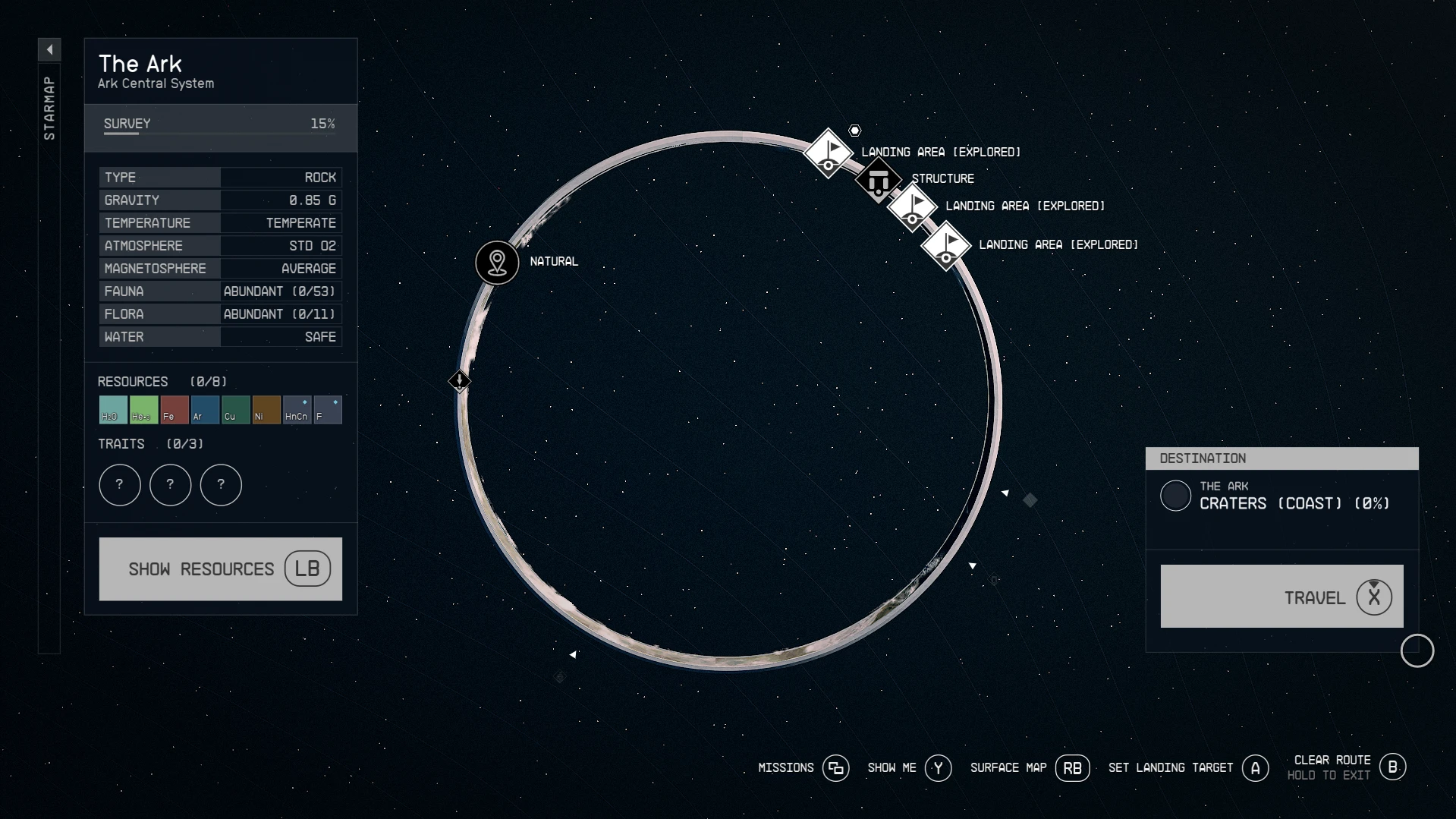Pick the HnCn resource tile
This screenshot has height=819, width=1456.
pyautogui.click(x=297, y=410)
